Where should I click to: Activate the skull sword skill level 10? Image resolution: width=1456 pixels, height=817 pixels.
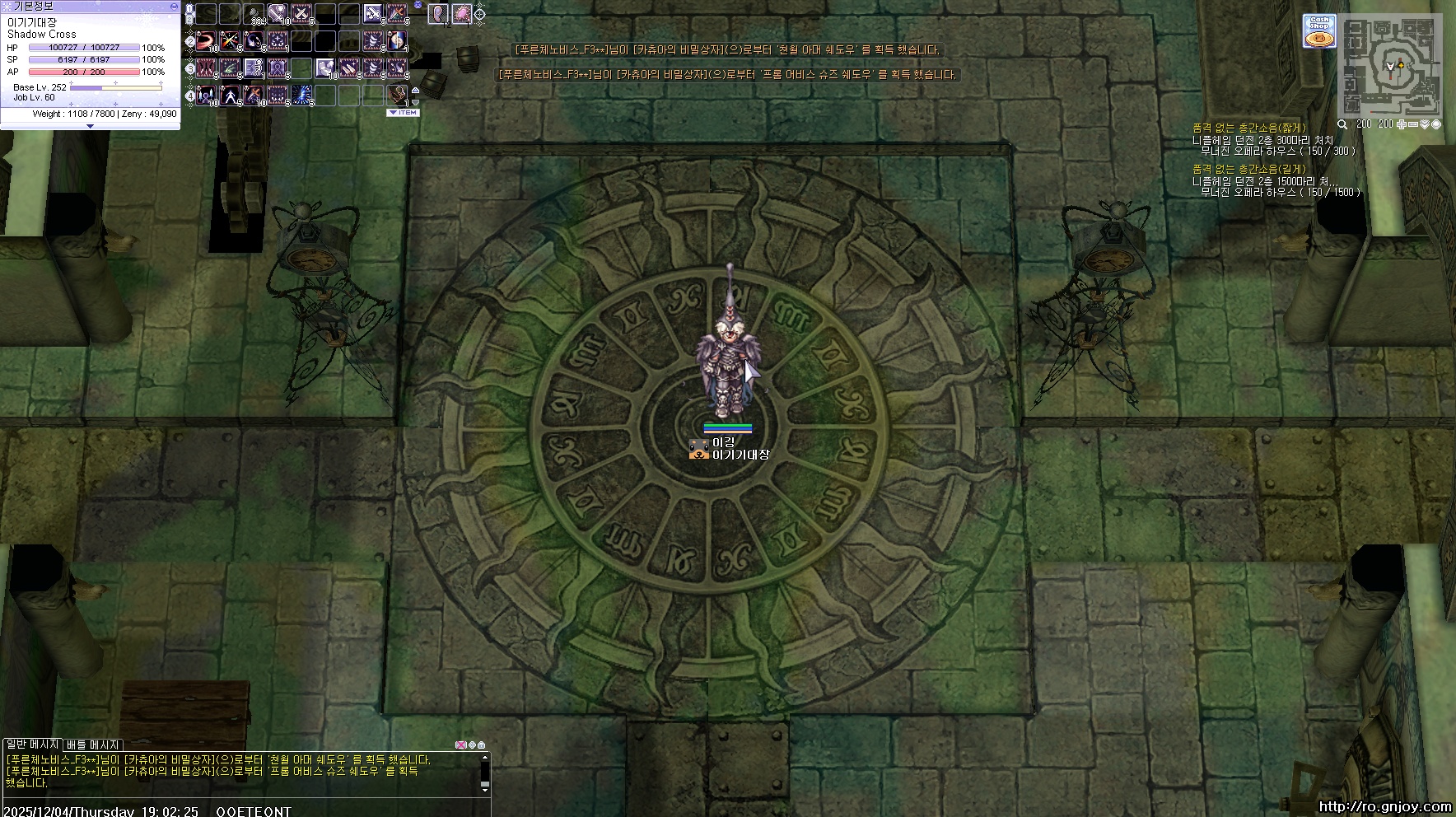click(x=278, y=14)
